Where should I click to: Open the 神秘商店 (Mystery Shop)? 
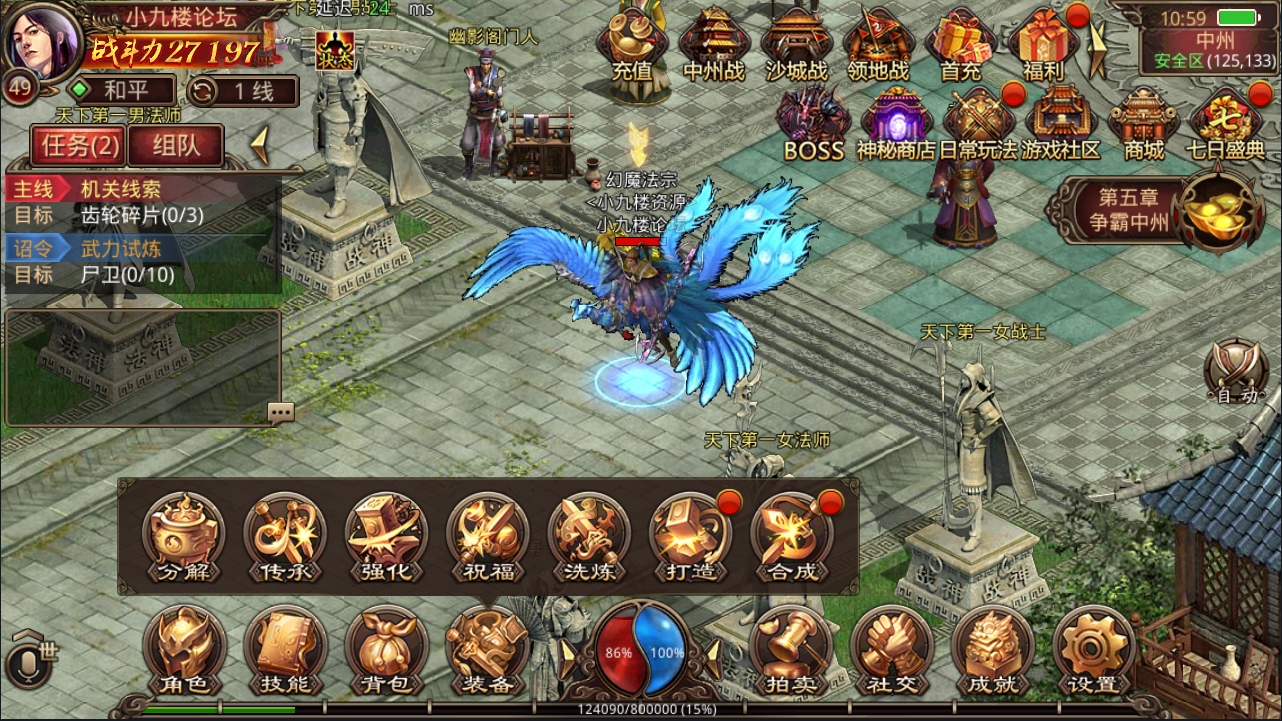click(894, 120)
